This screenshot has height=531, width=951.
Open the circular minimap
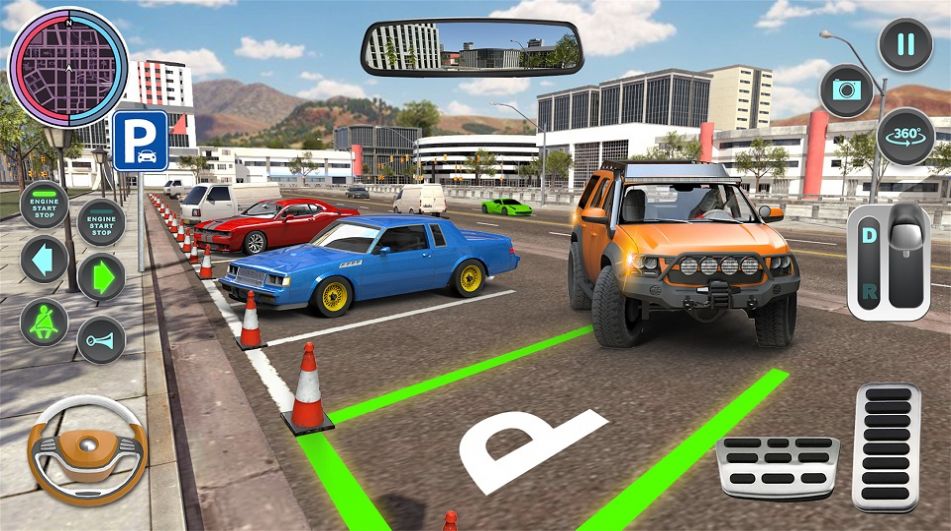point(68,67)
